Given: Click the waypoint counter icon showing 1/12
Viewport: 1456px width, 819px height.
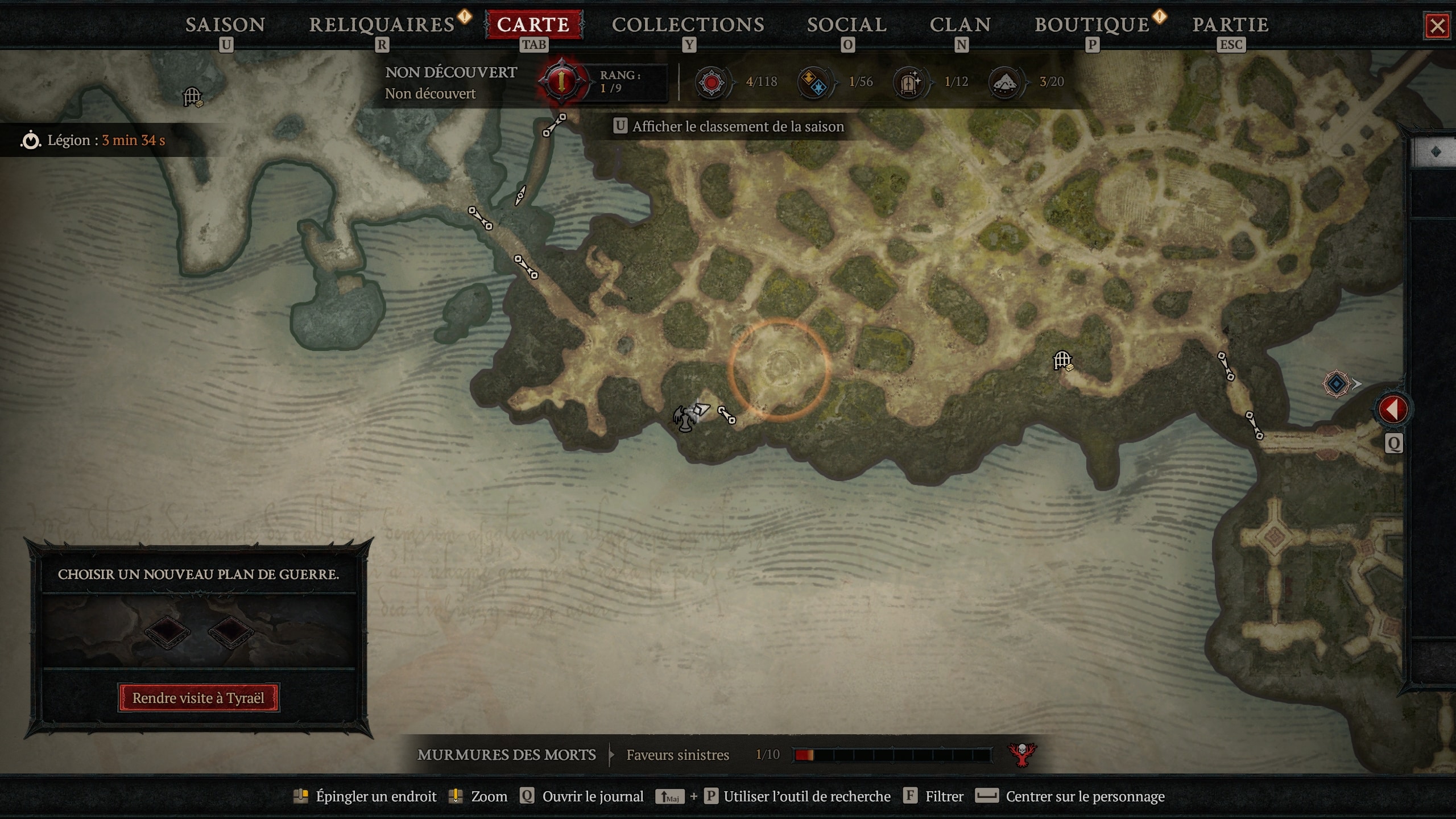Looking at the screenshot, I should click(x=910, y=81).
